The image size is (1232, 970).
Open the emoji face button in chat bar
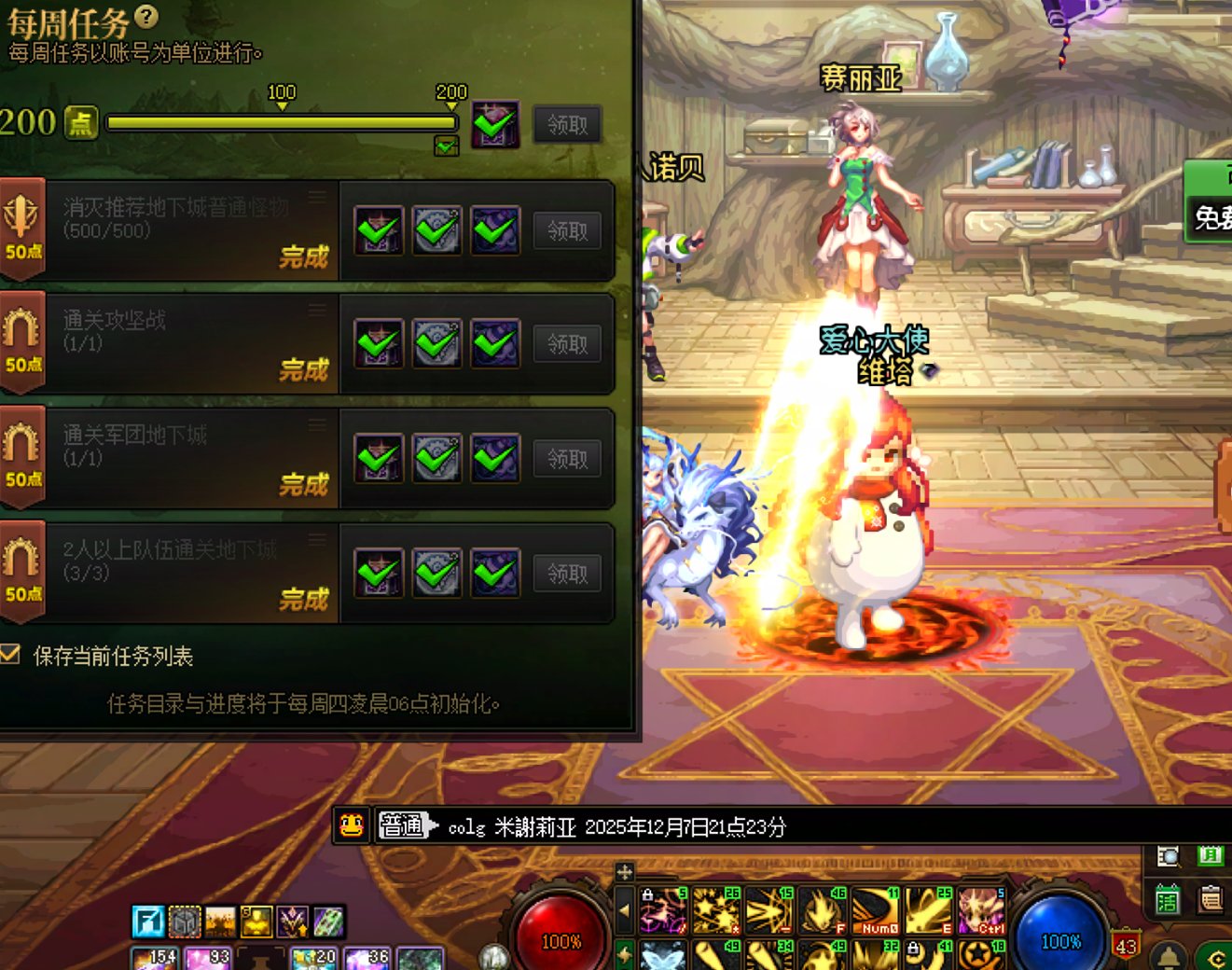pyautogui.click(x=352, y=825)
